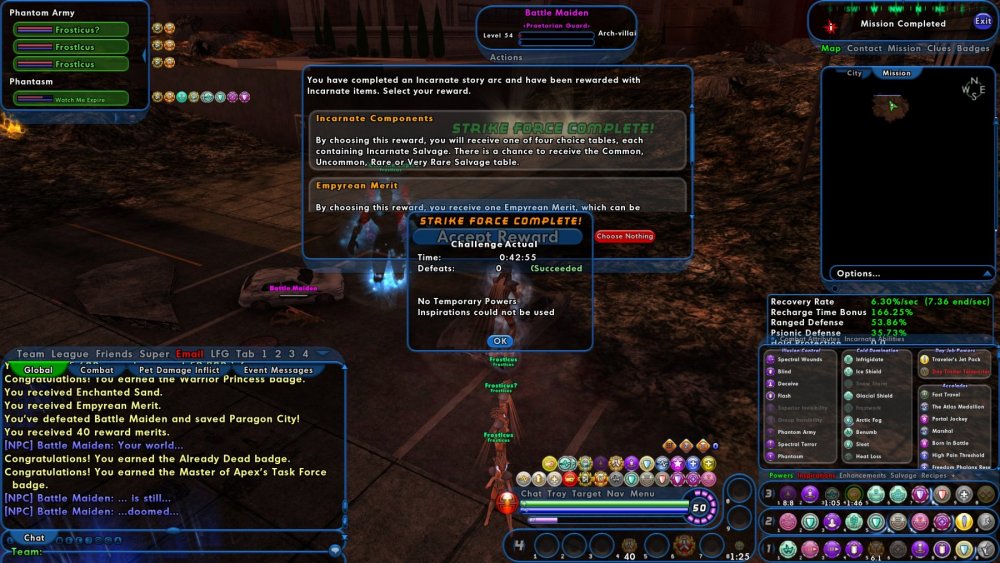Screen dimensions: 1000x563
Task: Show the Event Messages chat tab
Action: (278, 370)
